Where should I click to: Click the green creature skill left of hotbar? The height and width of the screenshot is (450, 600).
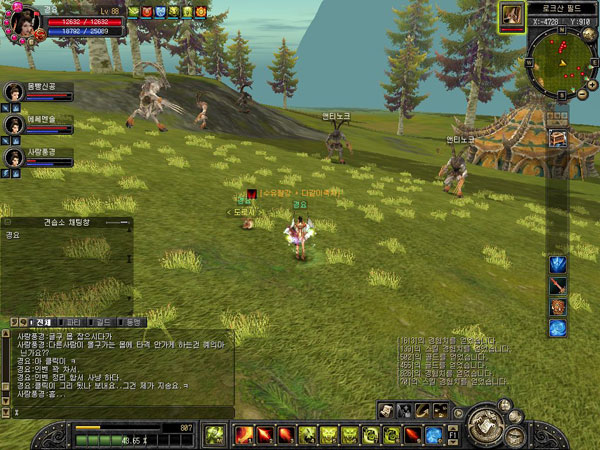click(x=214, y=435)
